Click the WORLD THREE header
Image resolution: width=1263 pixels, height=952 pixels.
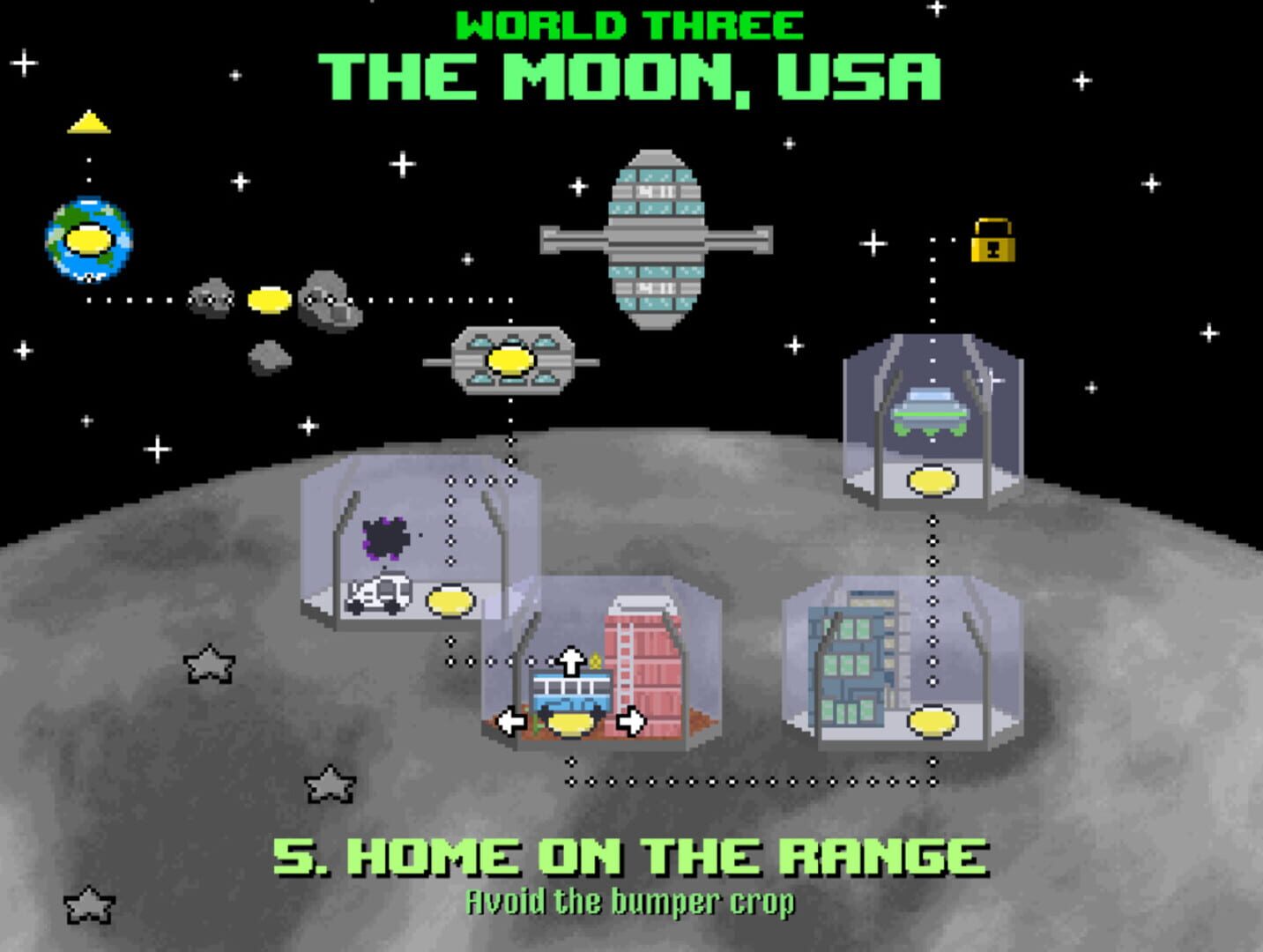click(x=631, y=25)
